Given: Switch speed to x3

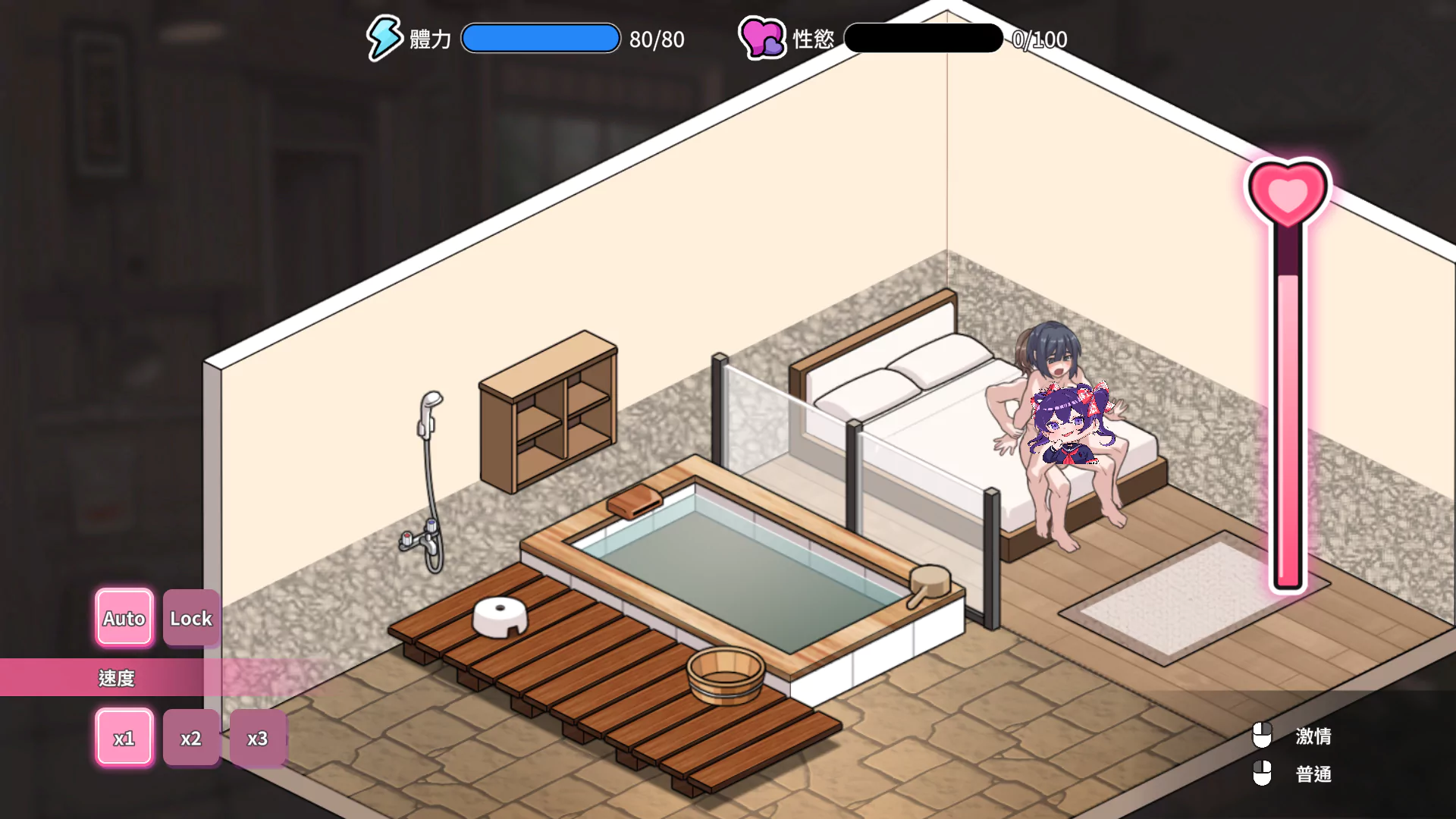Looking at the screenshot, I should click(x=258, y=738).
